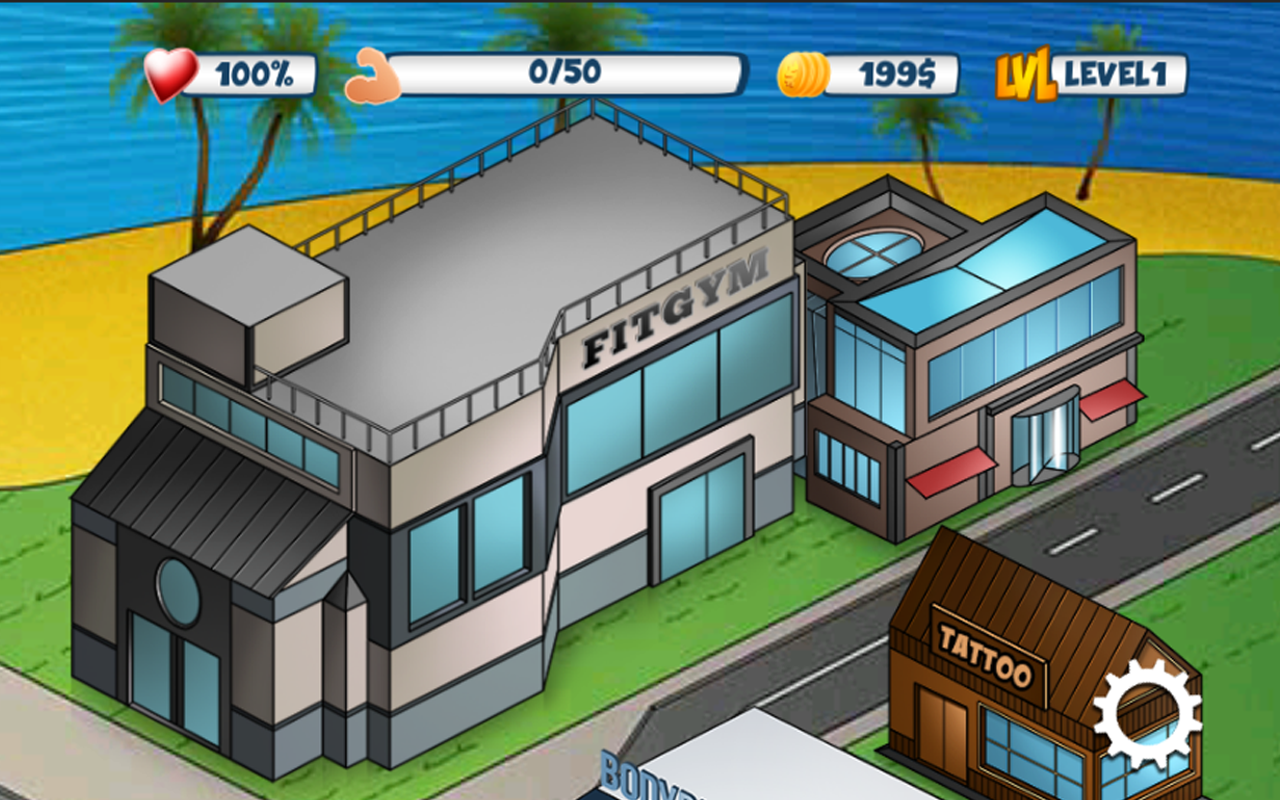Select the TATTOO shop sign text
Screen dimensions: 1280x800
tap(986, 649)
